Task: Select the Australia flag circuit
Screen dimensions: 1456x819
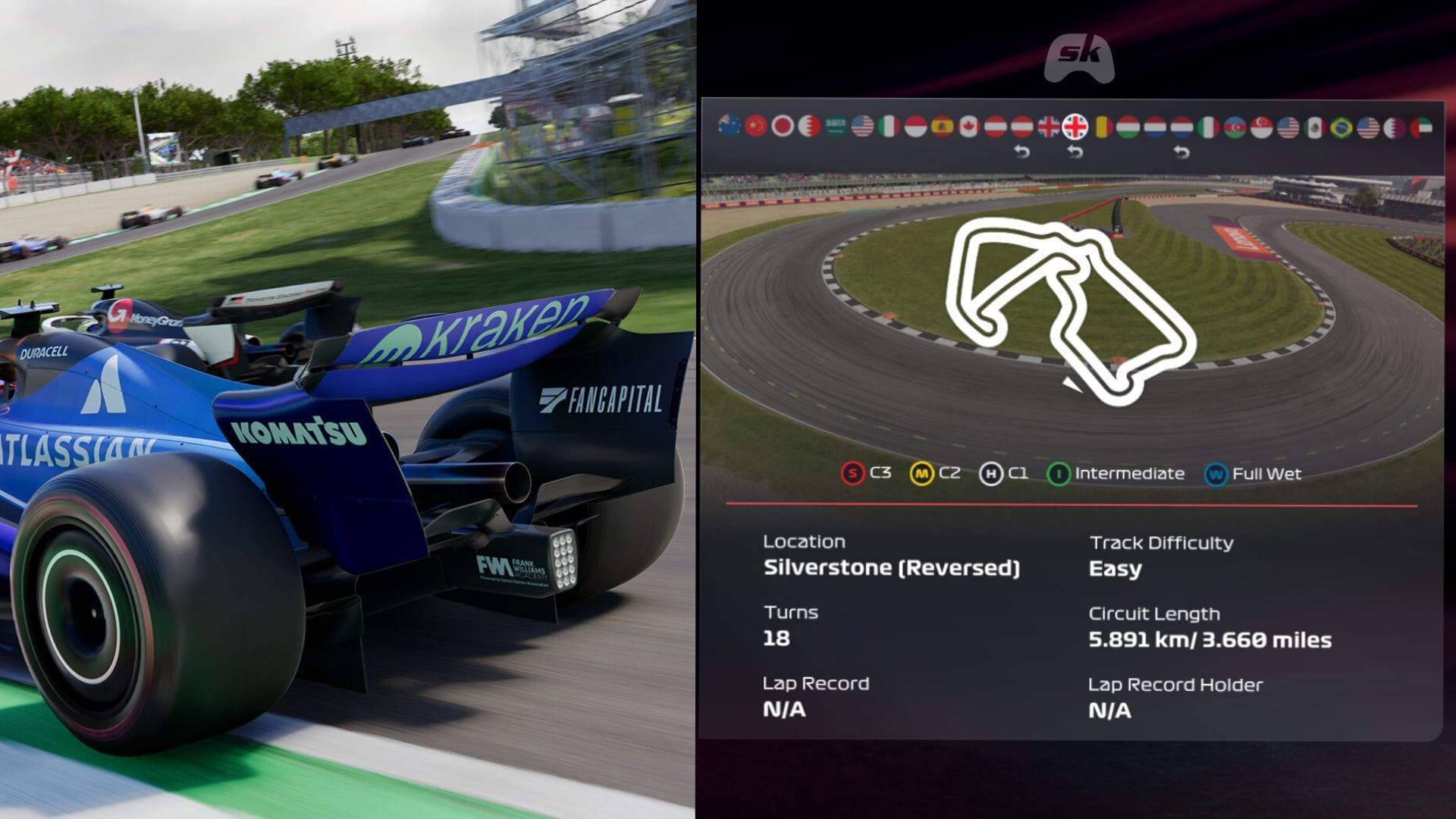Action: pos(730,126)
